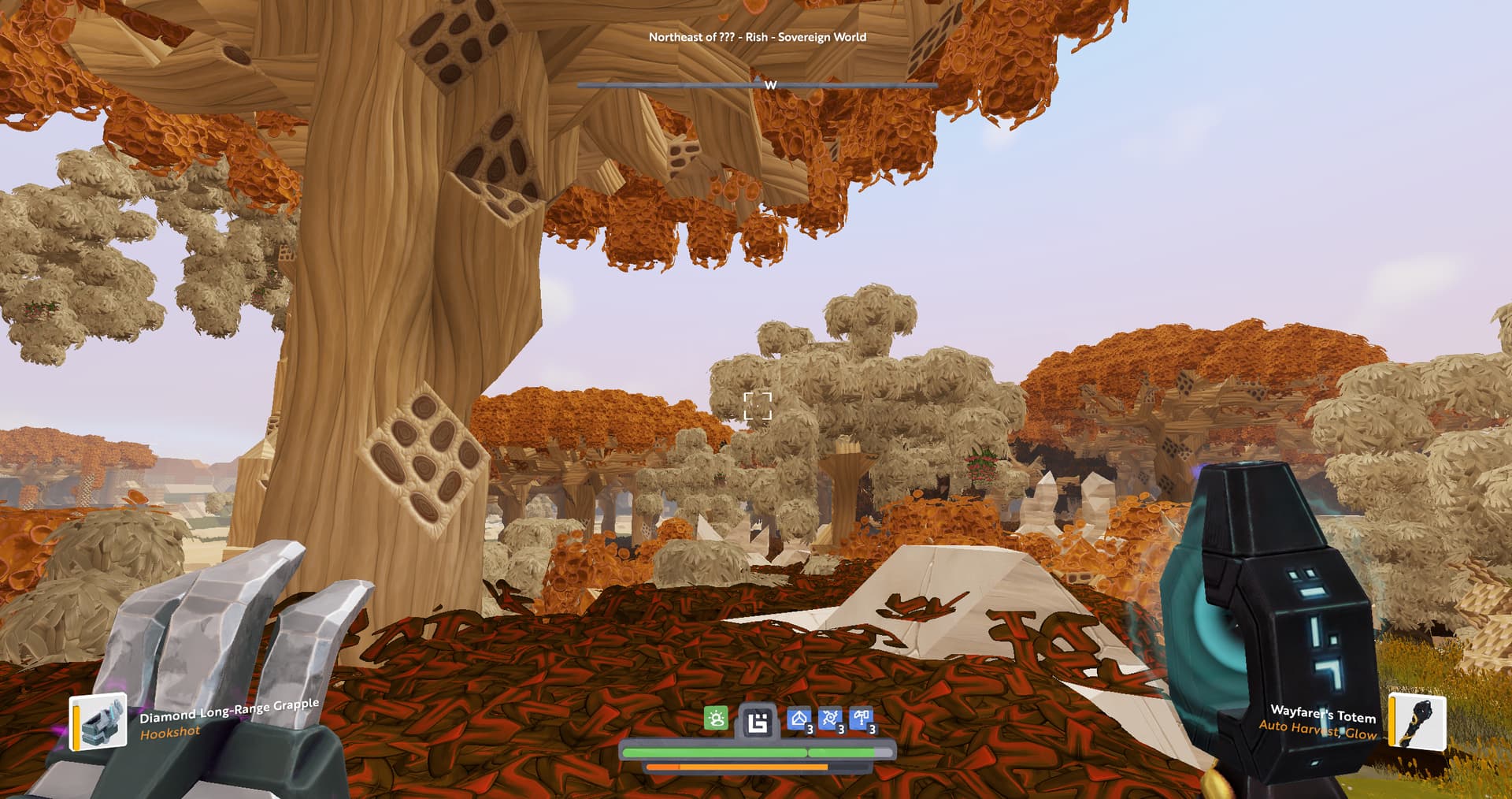1512x799 pixels.
Task: Click the green person-with-sun status icon
Action: point(716,719)
